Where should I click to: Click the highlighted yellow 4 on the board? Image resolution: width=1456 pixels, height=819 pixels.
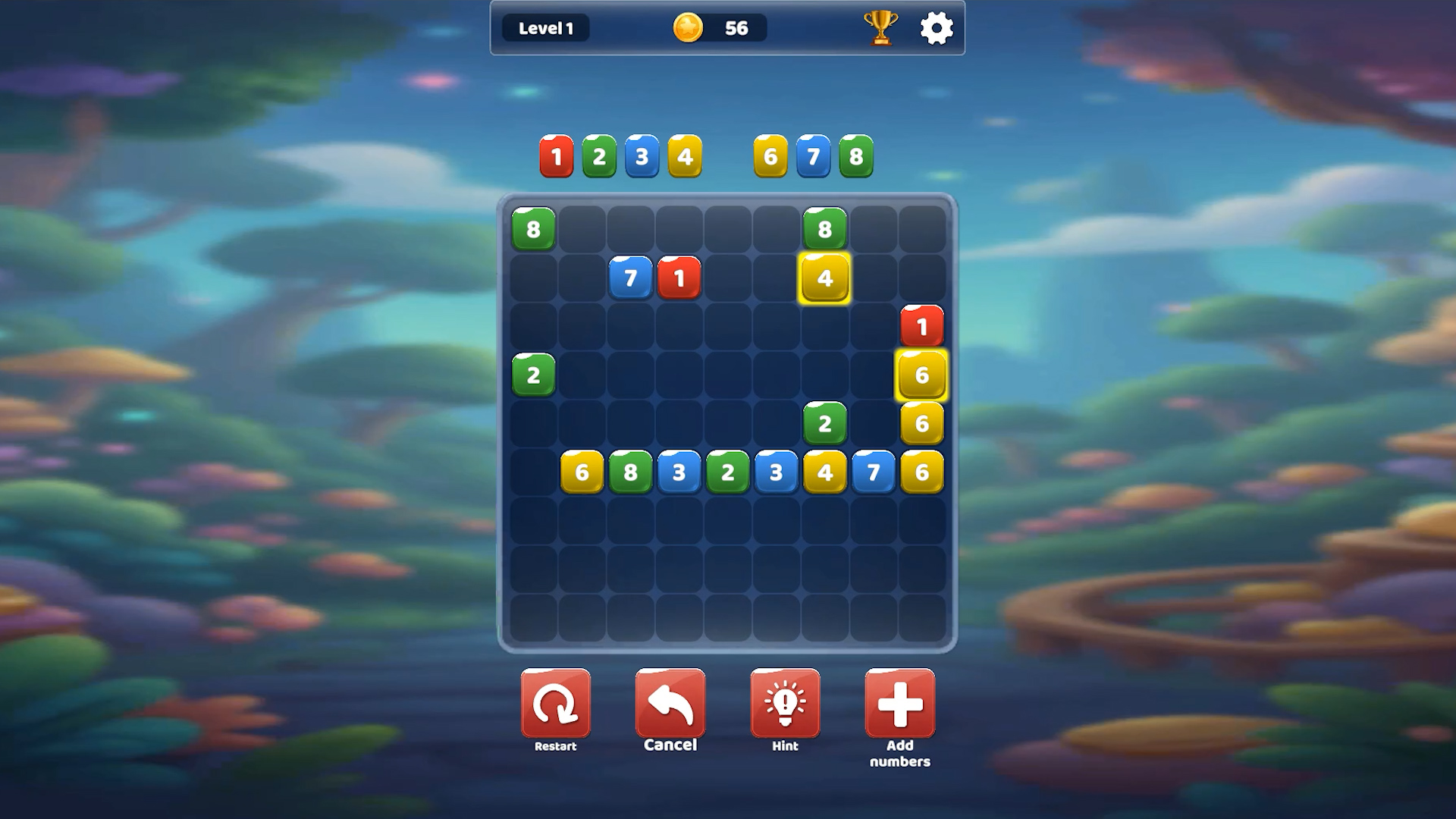click(x=825, y=278)
